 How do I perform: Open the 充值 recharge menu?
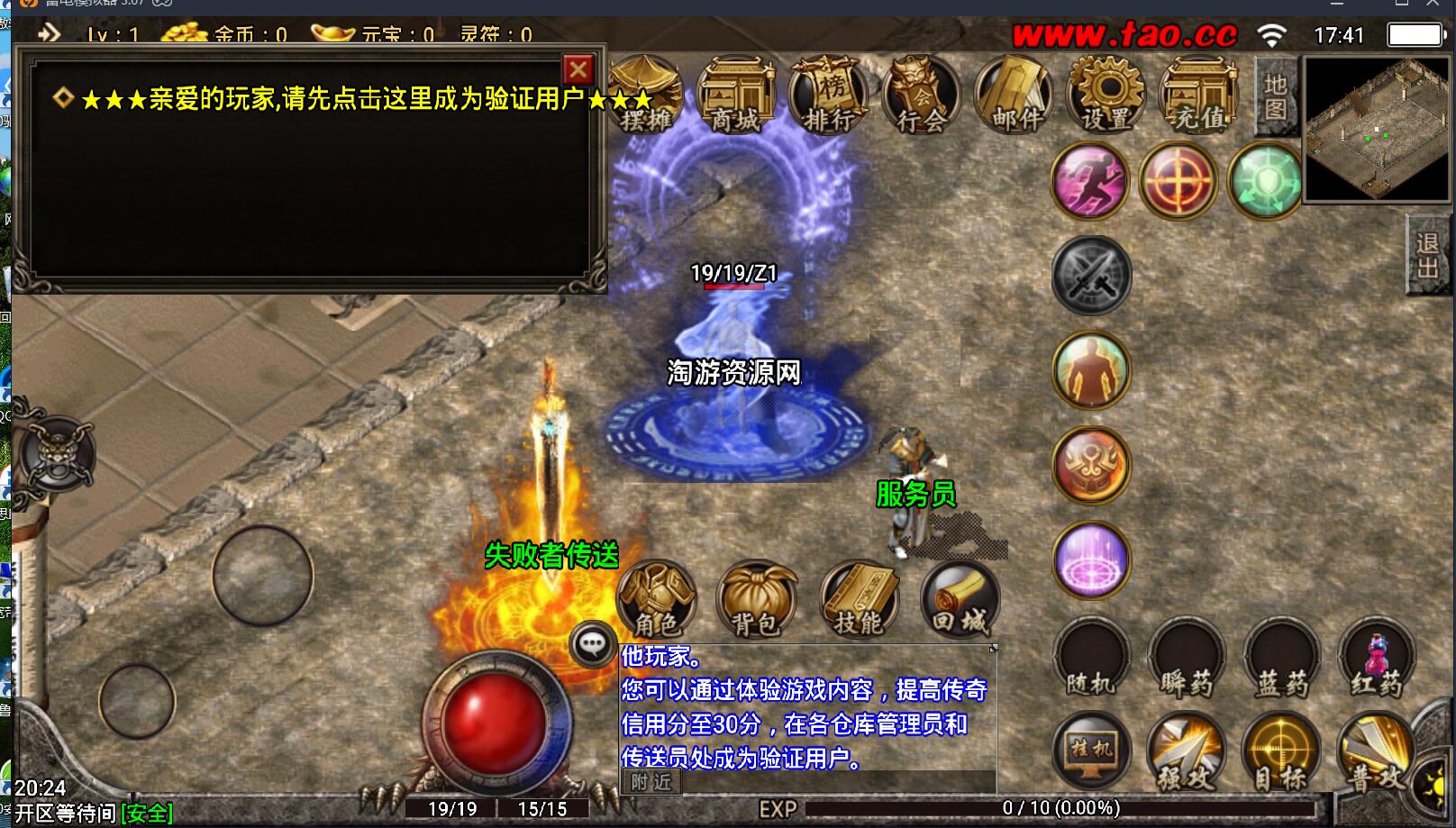tap(1199, 96)
